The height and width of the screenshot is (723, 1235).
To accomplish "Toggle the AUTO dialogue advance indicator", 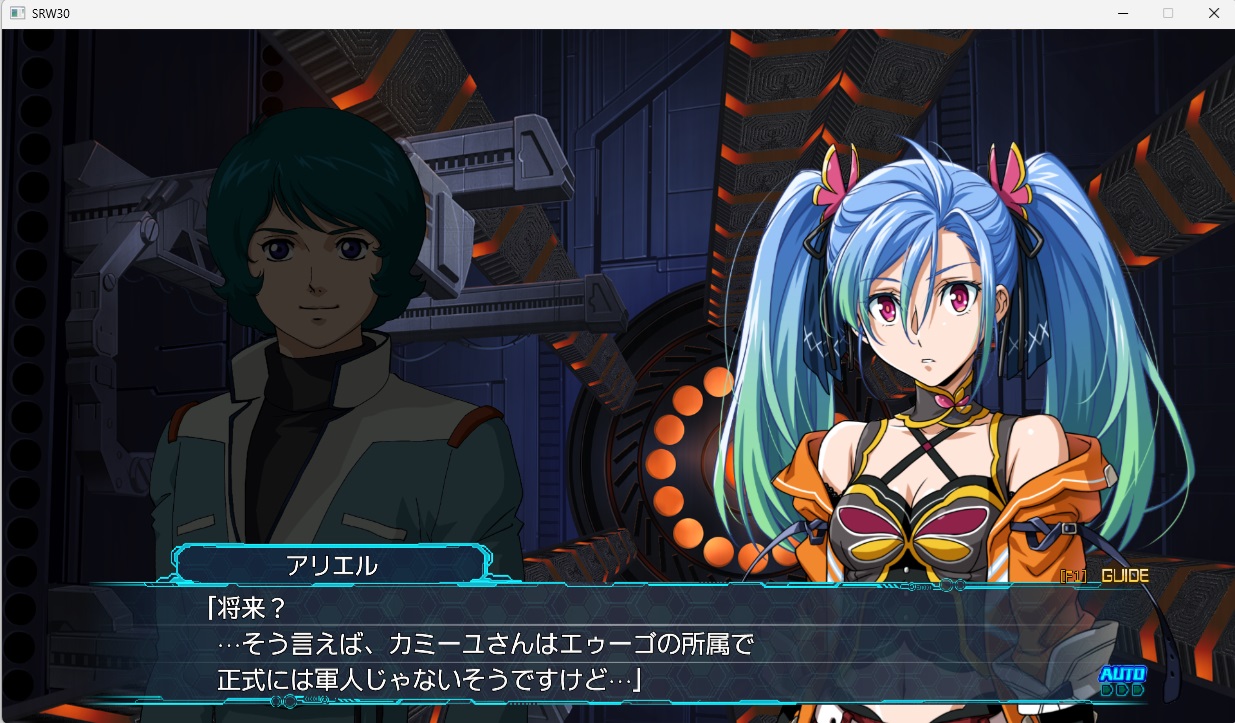I will [x=1122, y=680].
